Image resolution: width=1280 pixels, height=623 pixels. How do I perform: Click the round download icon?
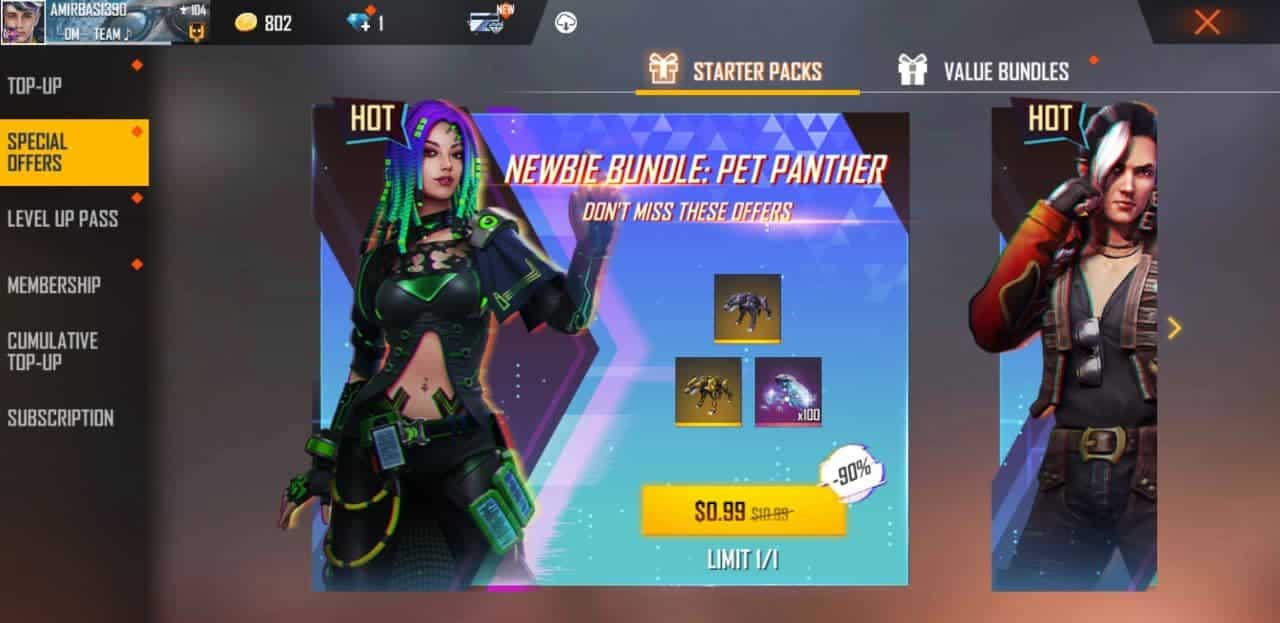[x=566, y=22]
